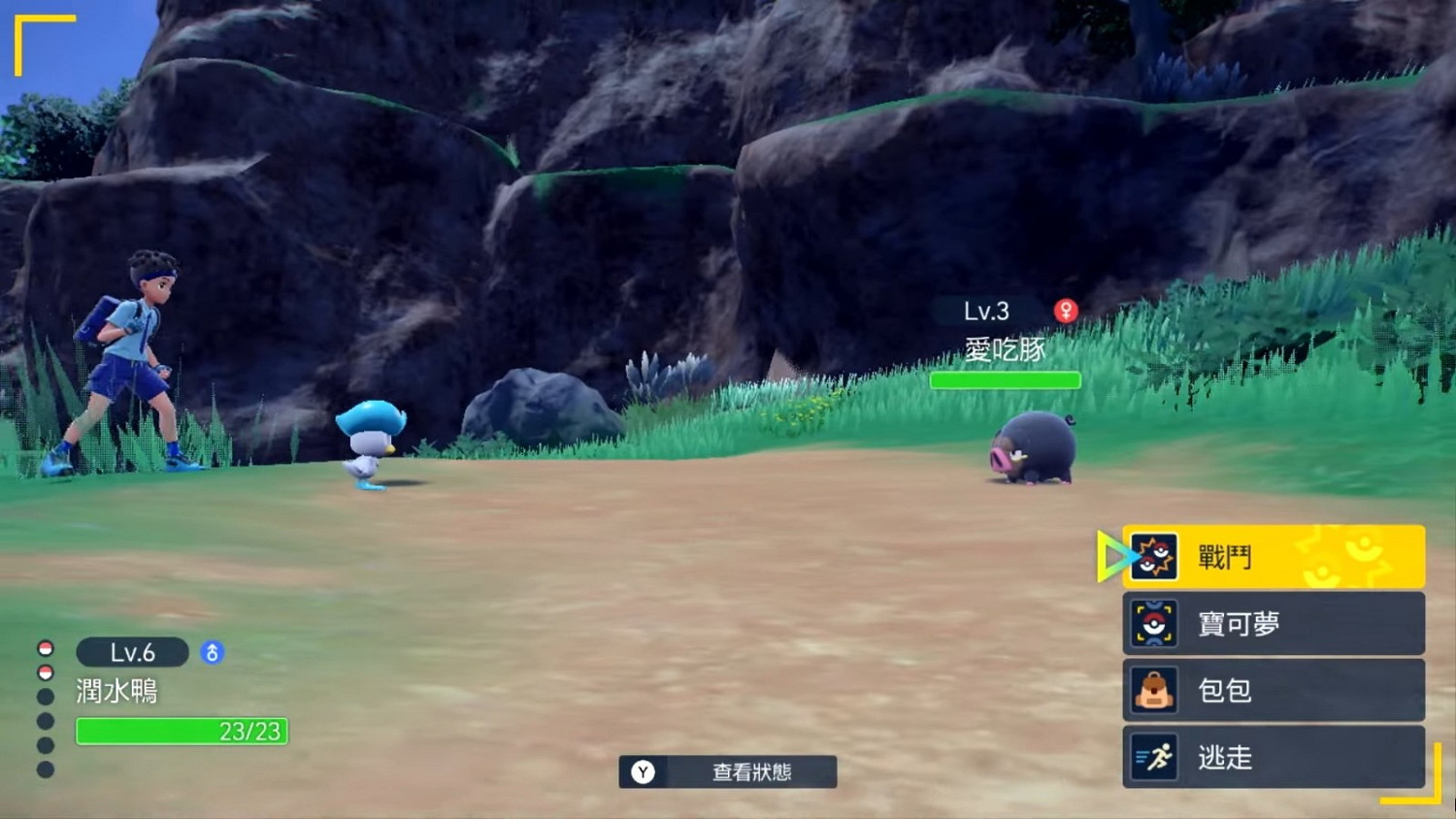Image resolution: width=1456 pixels, height=819 pixels.
Task: Click the Y button icon near 查看狀態
Action: [x=644, y=773]
